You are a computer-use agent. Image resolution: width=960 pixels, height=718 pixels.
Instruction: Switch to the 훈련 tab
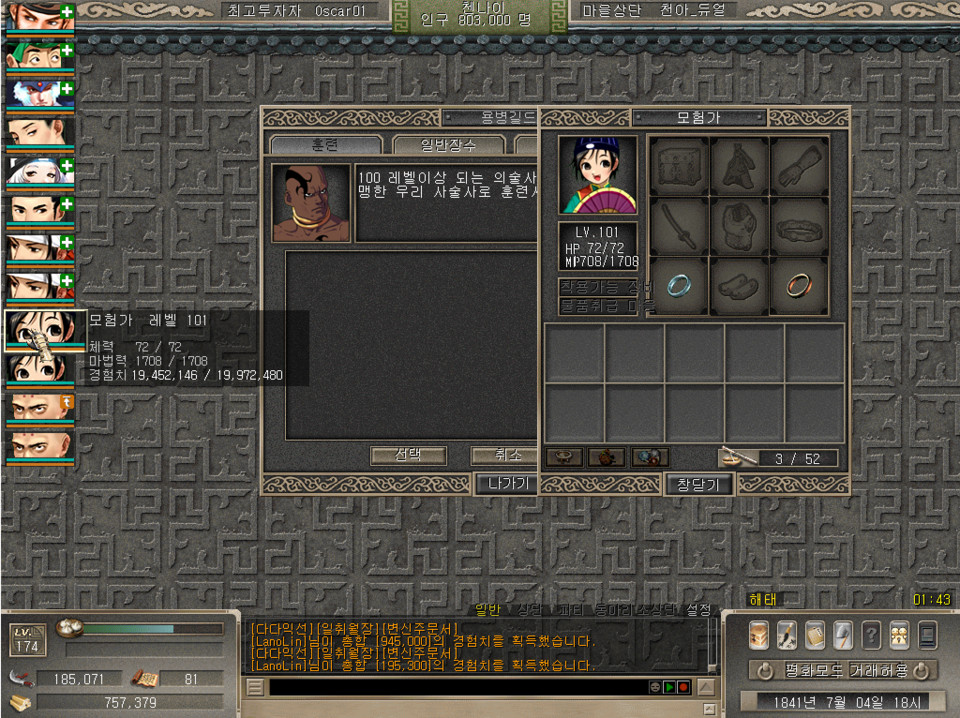click(x=326, y=146)
